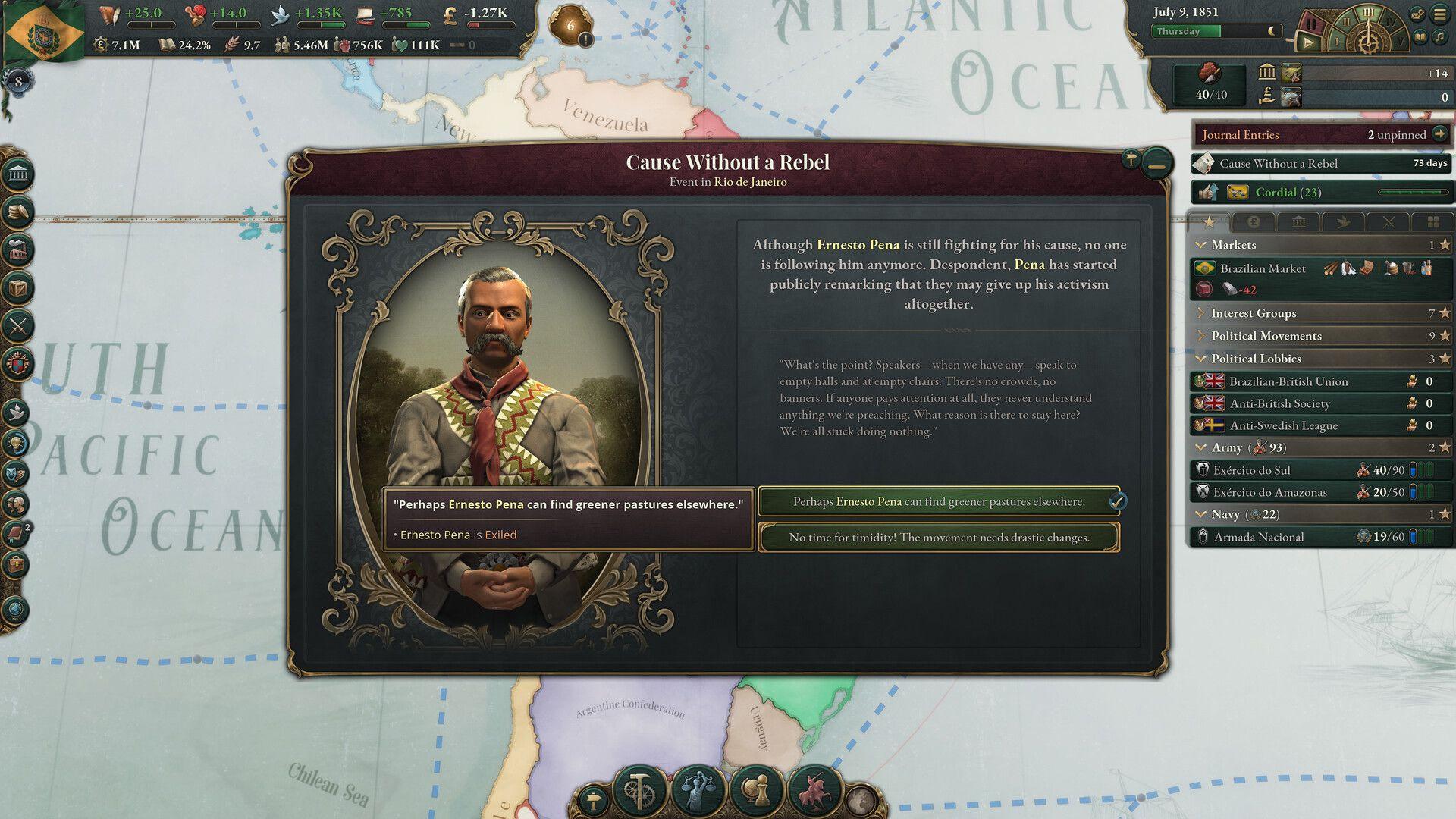Open the game menu via the hamburger icon
Viewport: 1456px width, 819px height.
pyautogui.click(x=1439, y=14)
